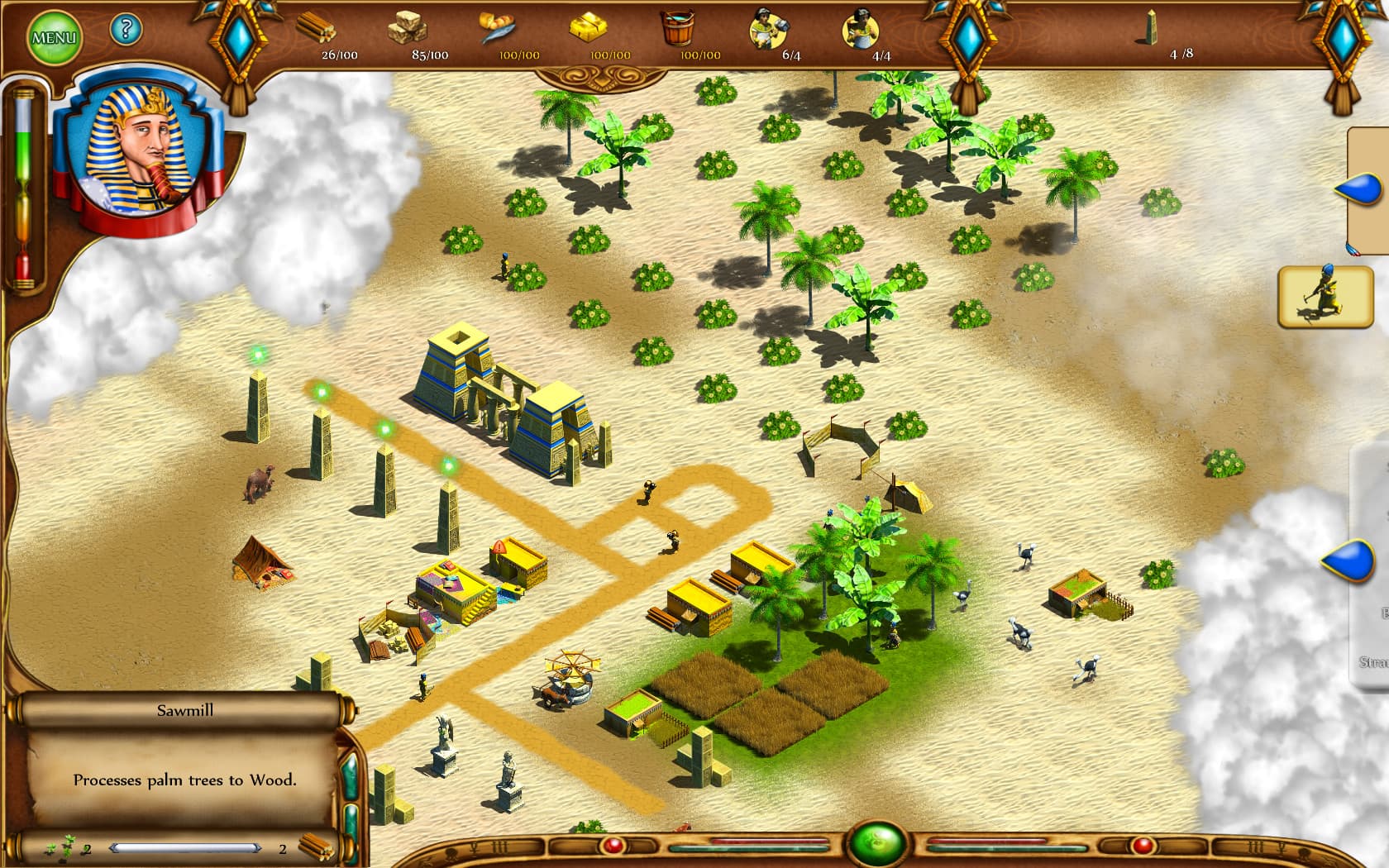Select the water bucket resource icon
Viewport: 1389px width, 868px height.
pyautogui.click(x=680, y=27)
